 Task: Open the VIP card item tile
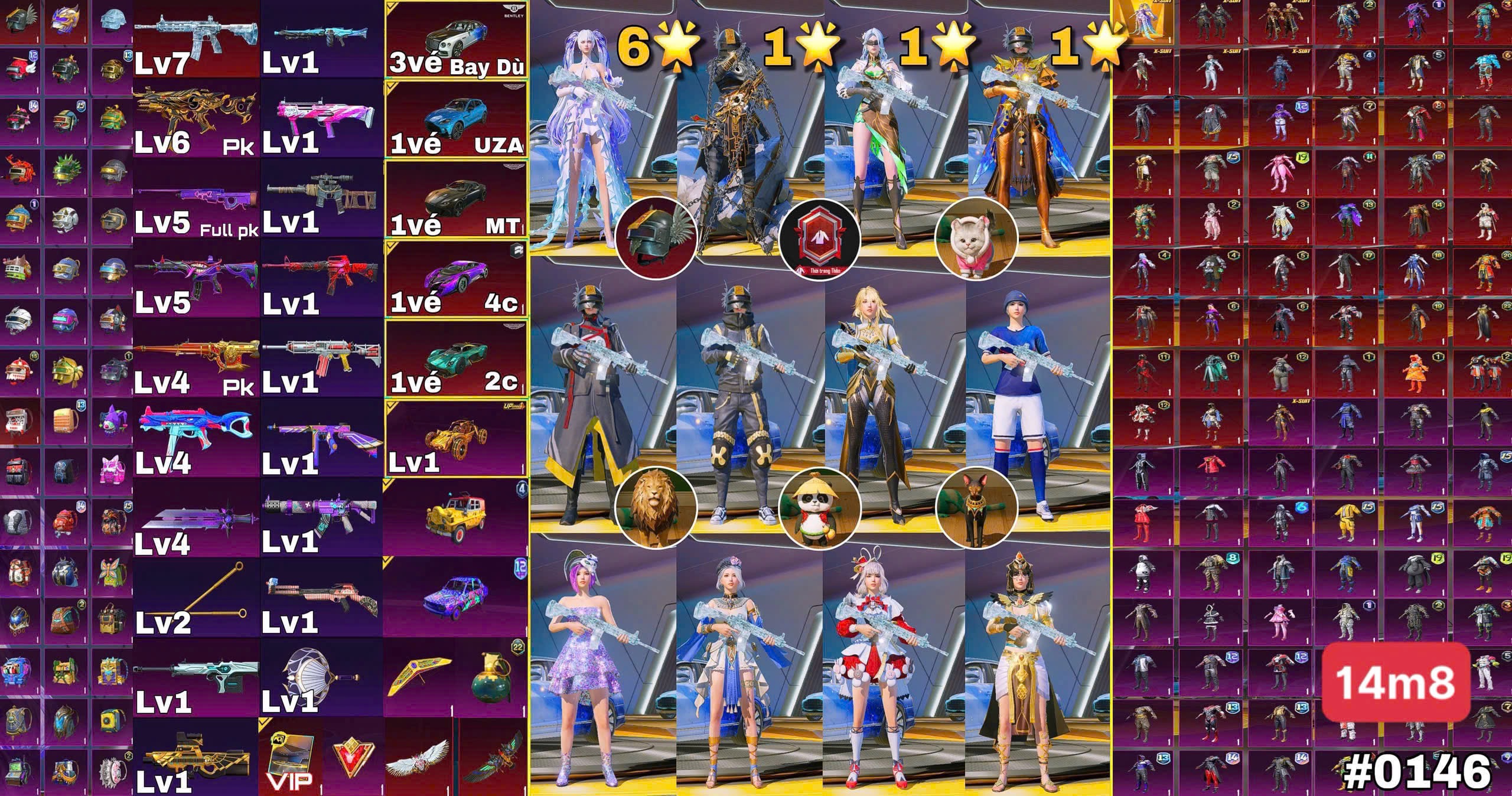[x=289, y=757]
